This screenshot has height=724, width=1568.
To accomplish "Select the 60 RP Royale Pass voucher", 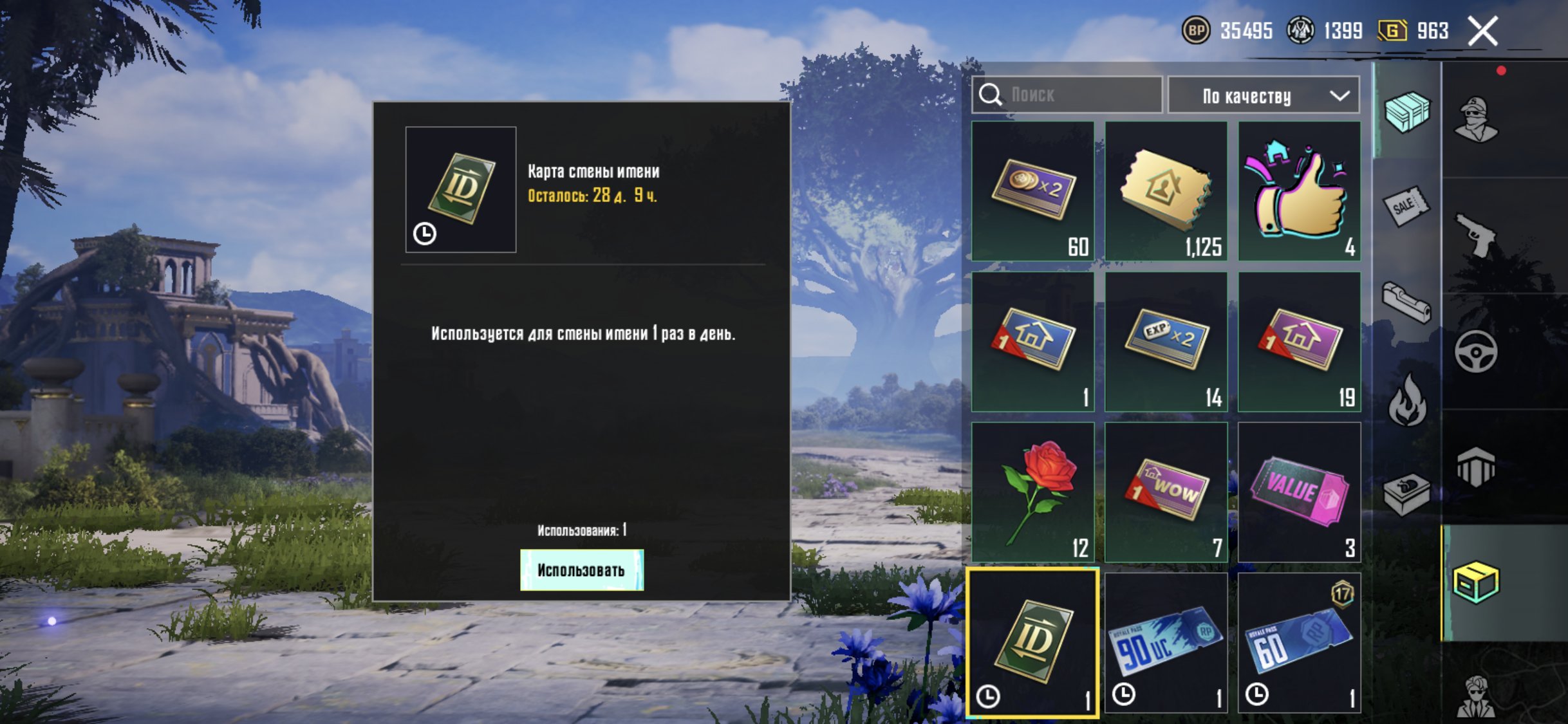I will (1299, 642).
